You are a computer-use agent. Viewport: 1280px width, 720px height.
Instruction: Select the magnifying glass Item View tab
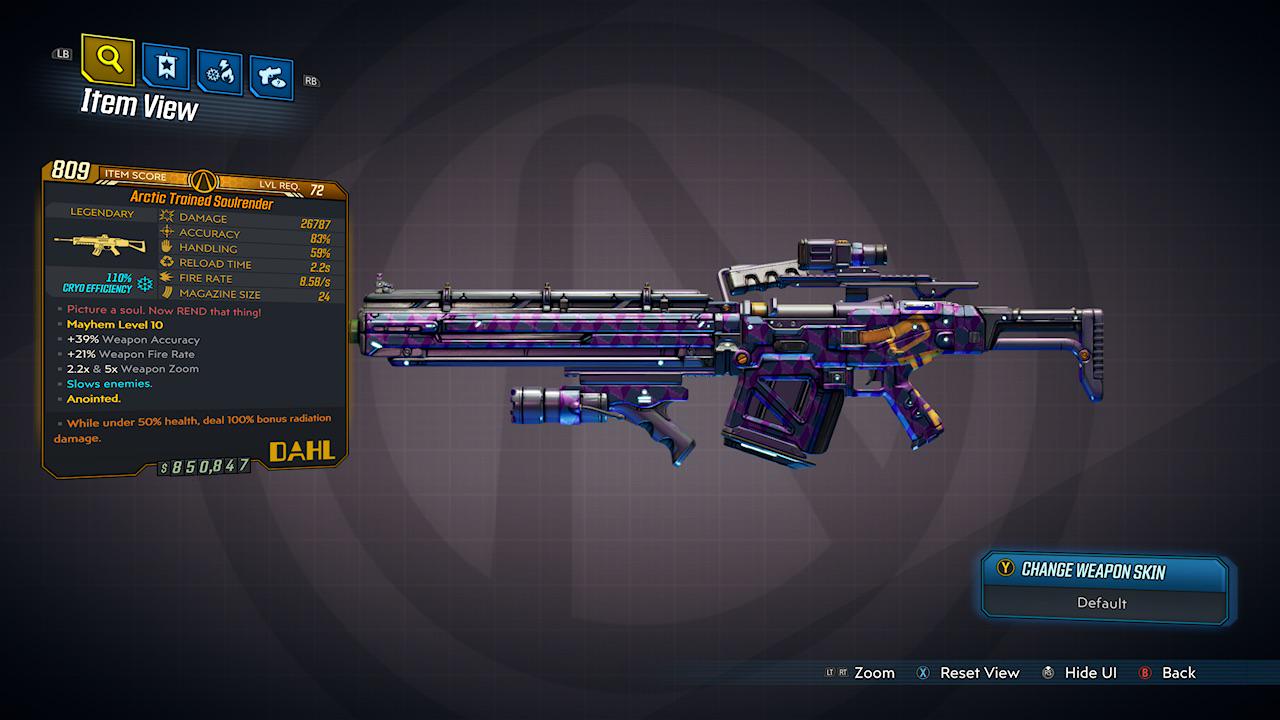tap(108, 59)
